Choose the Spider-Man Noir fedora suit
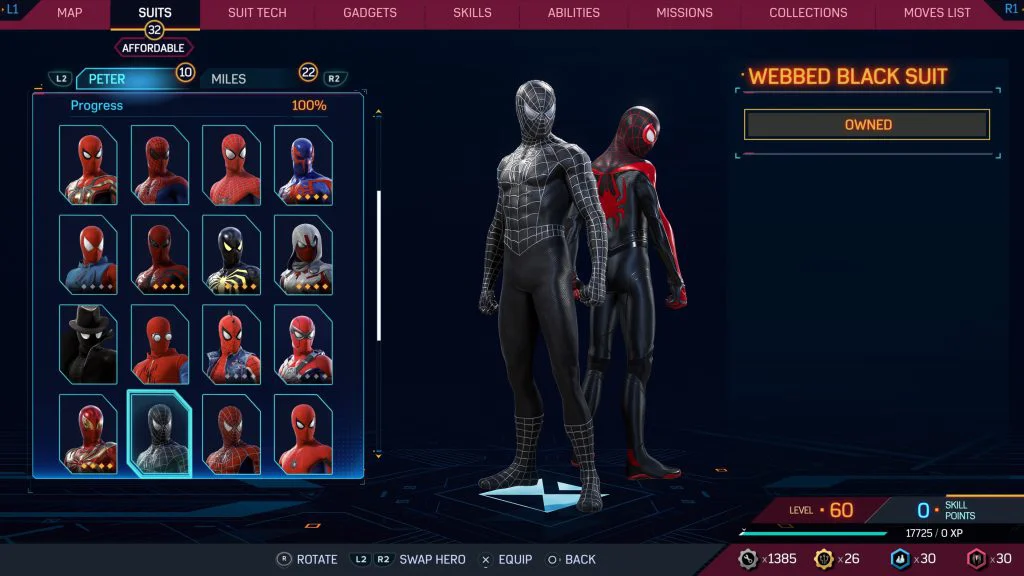 point(88,344)
